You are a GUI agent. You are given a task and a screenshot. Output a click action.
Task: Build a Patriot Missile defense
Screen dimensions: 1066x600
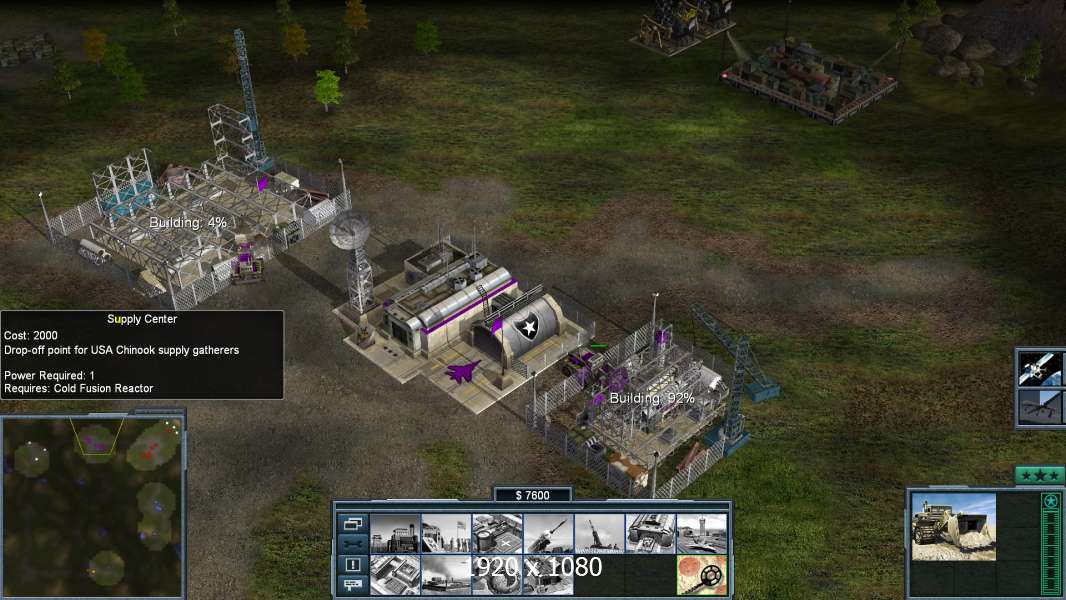(548, 533)
